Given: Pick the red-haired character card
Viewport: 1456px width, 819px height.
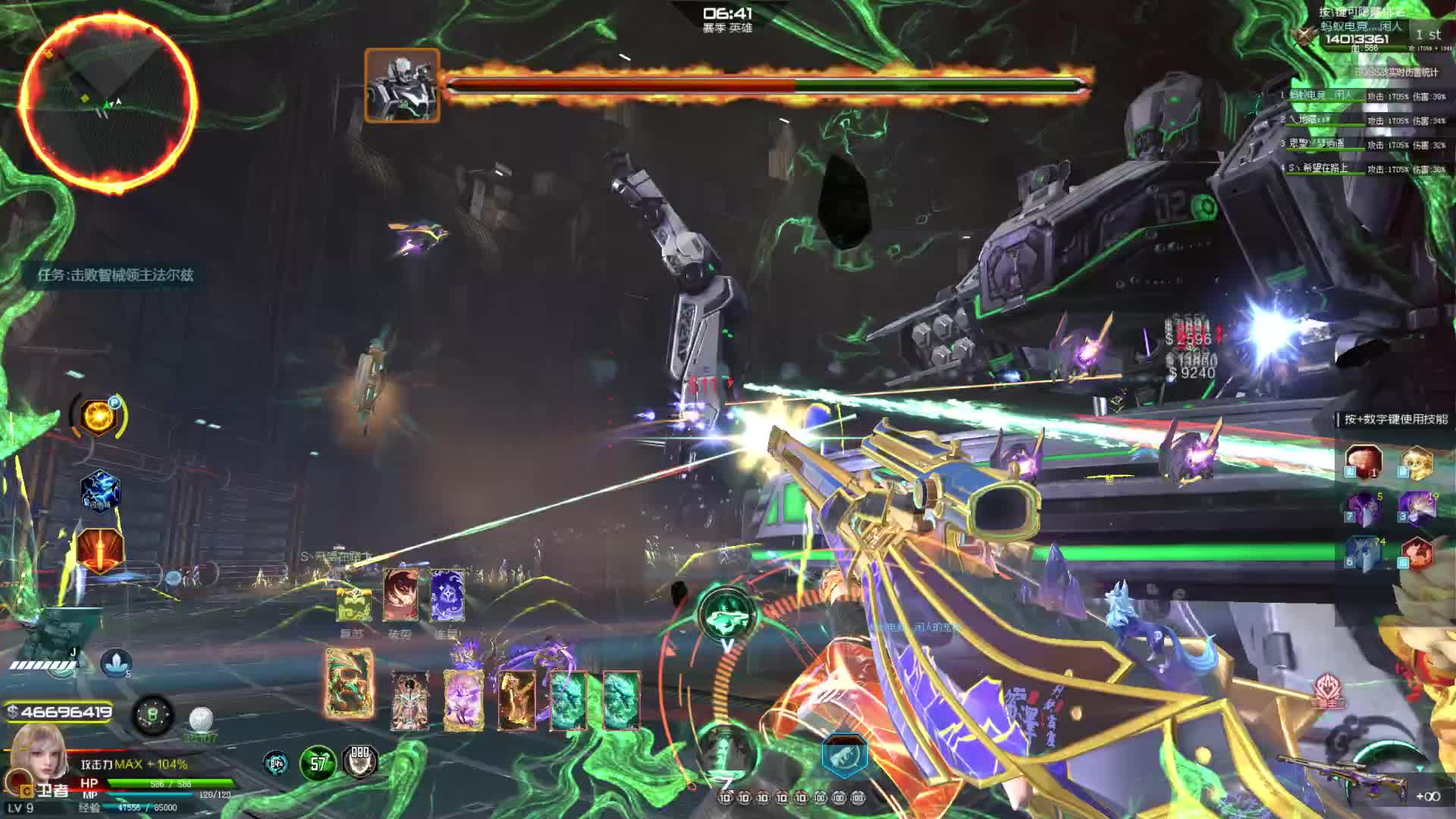Looking at the screenshot, I should point(400,595).
